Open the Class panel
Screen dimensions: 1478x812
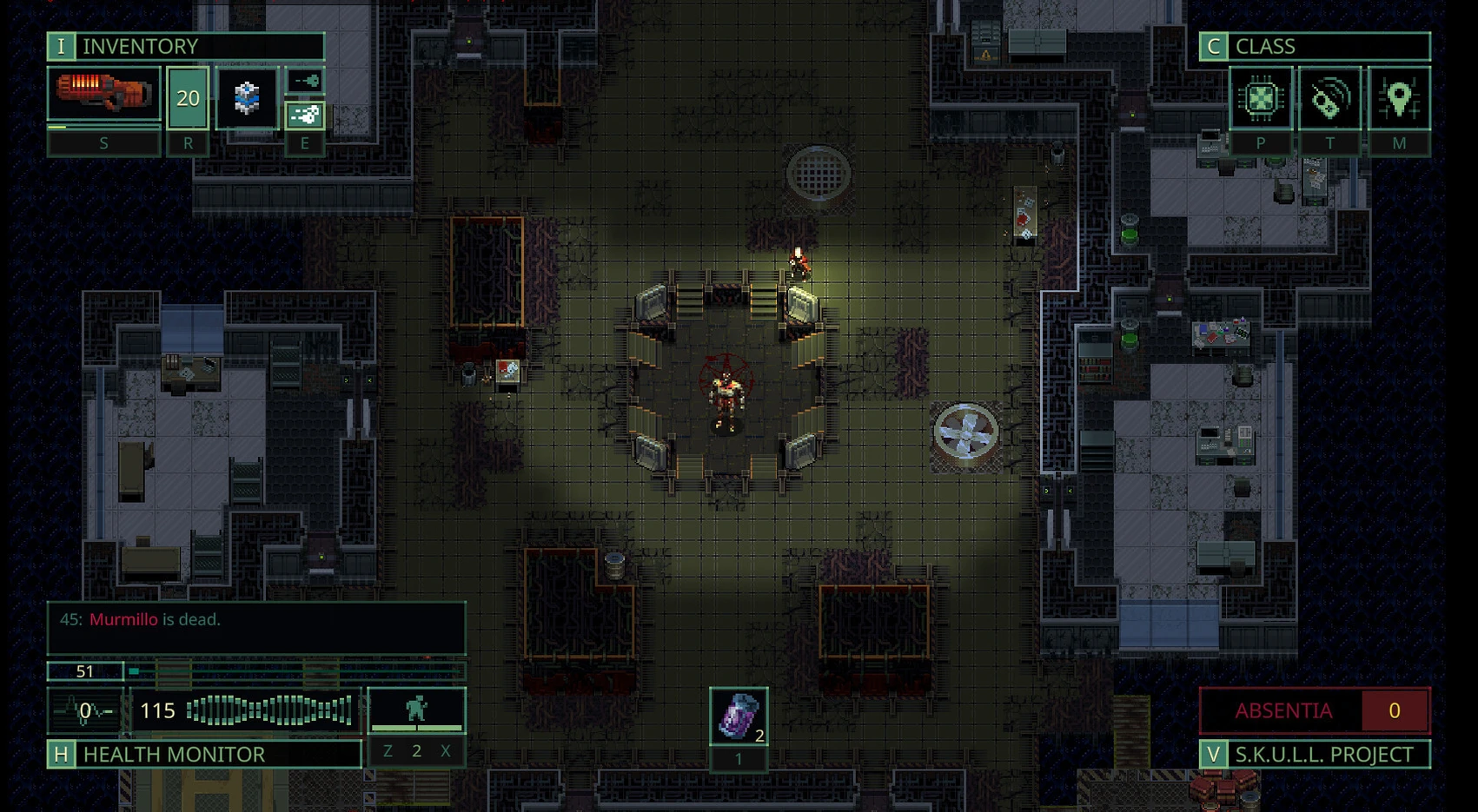pos(1314,46)
